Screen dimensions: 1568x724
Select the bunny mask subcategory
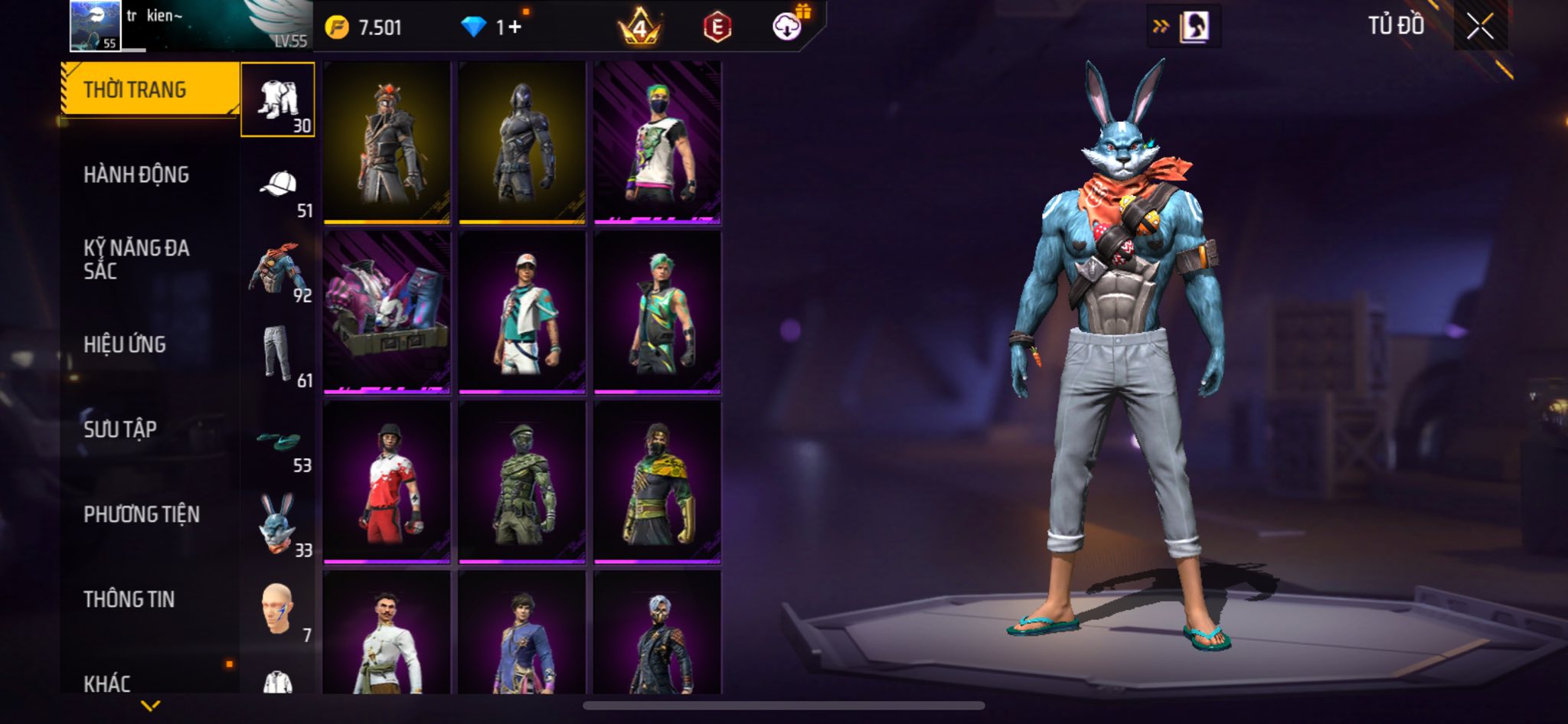pos(279,525)
